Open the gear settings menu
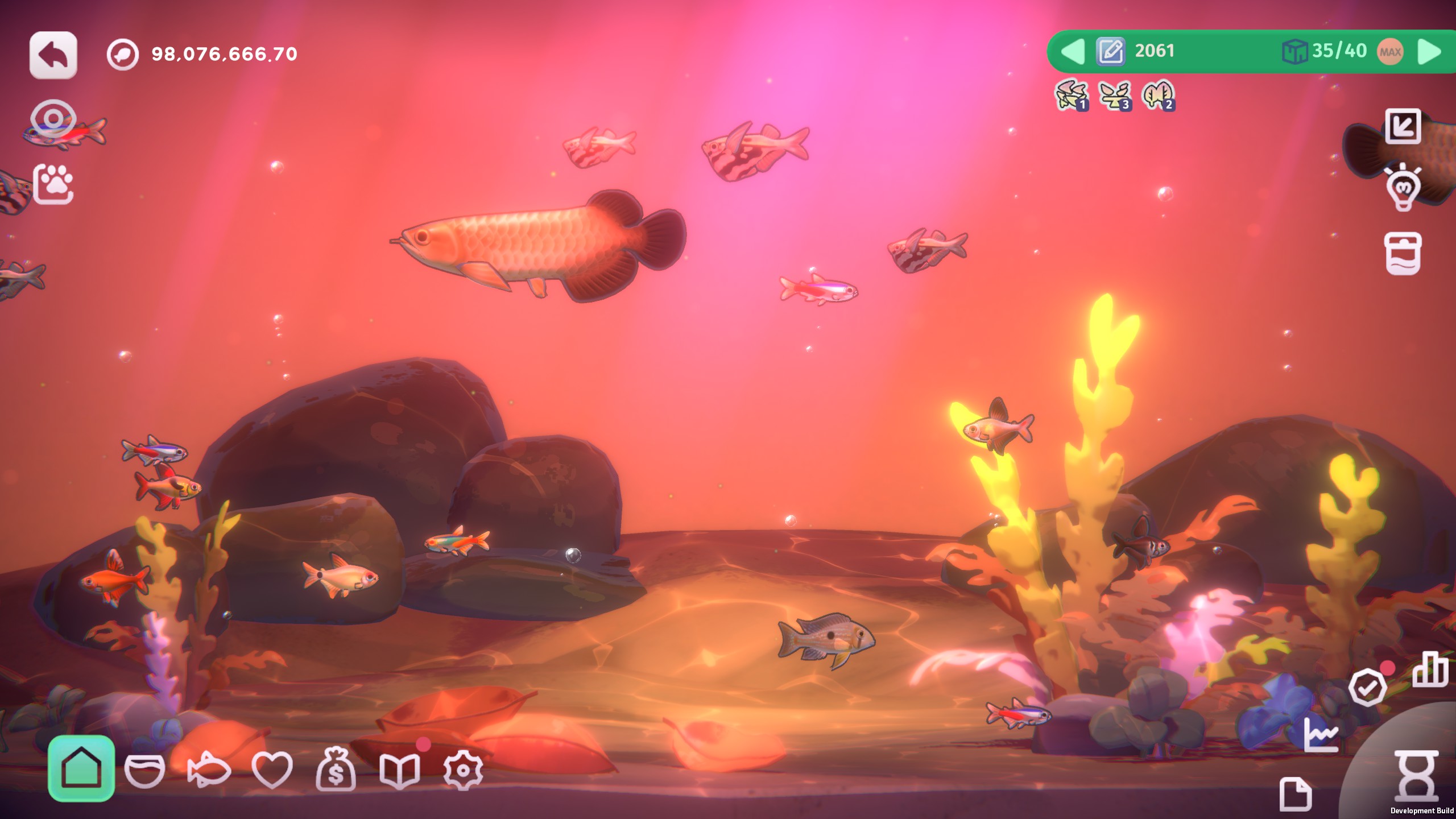The image size is (1456, 819). pos(463,771)
